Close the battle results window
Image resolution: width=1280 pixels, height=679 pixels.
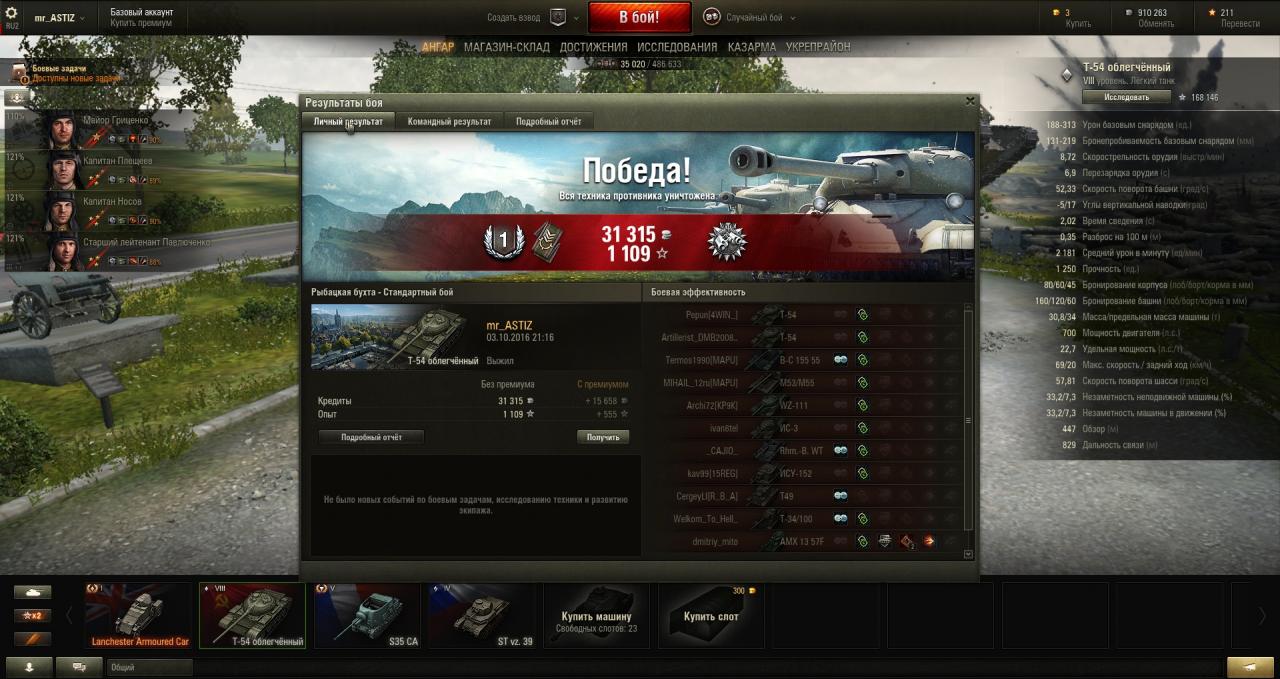[x=969, y=101]
